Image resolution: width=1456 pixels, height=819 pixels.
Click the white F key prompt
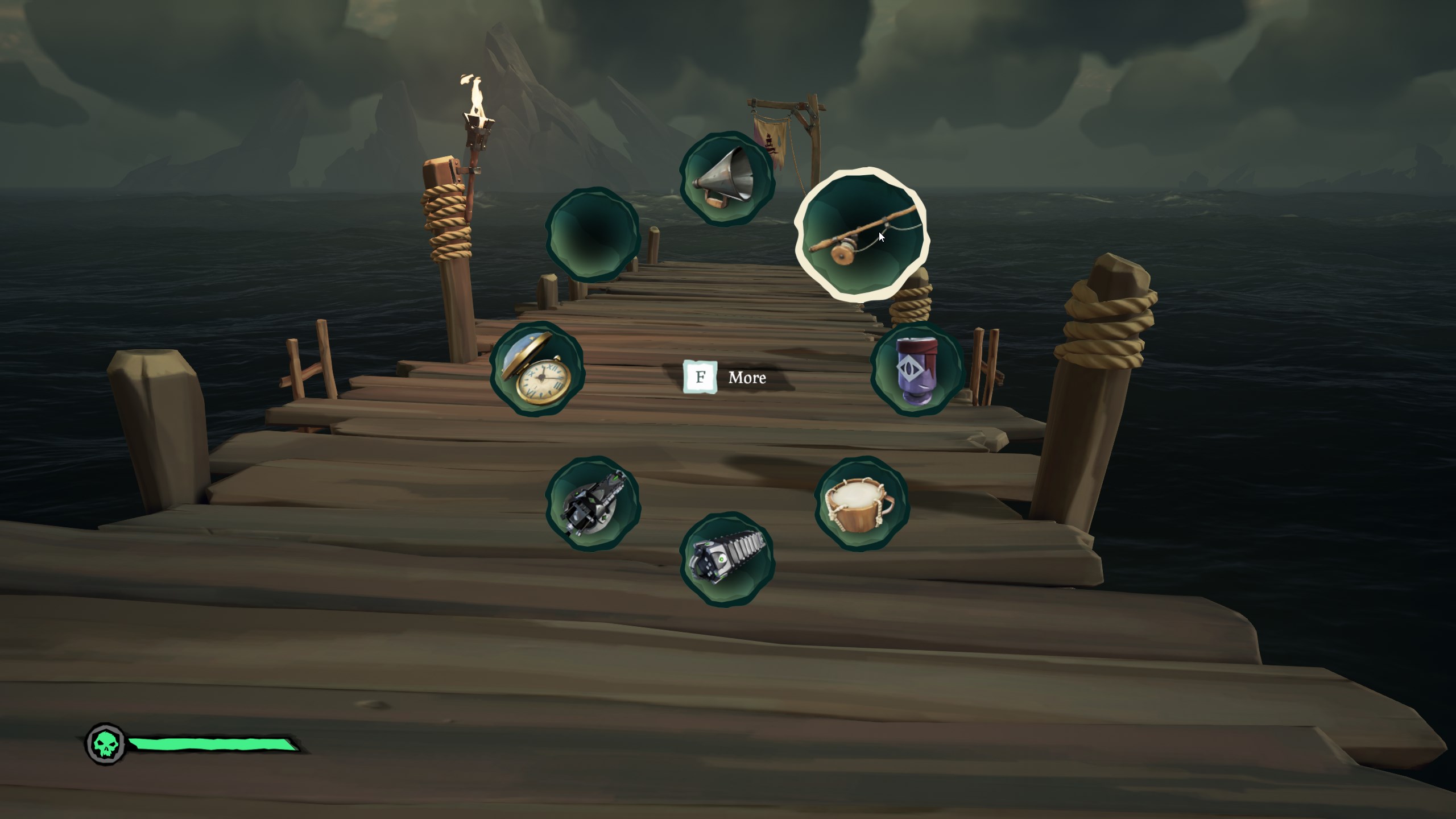(x=701, y=377)
